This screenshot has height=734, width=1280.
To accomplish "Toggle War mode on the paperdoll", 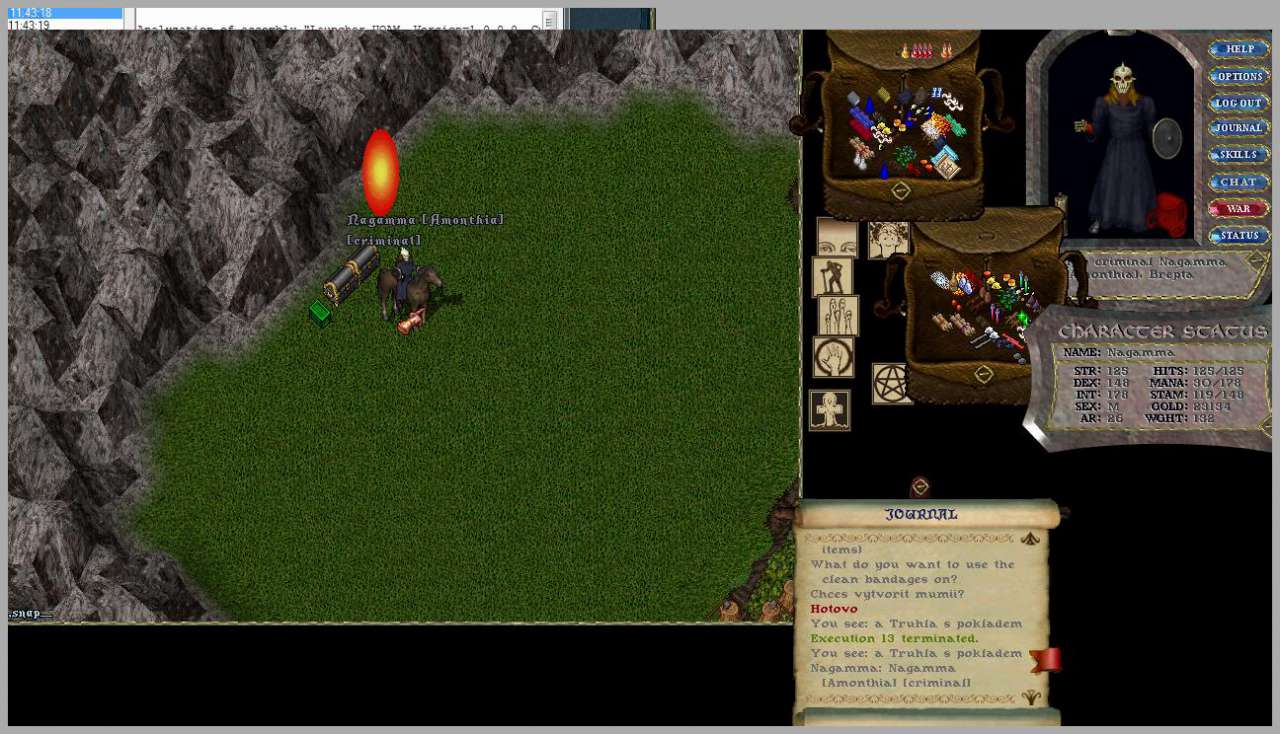I will click(1239, 209).
